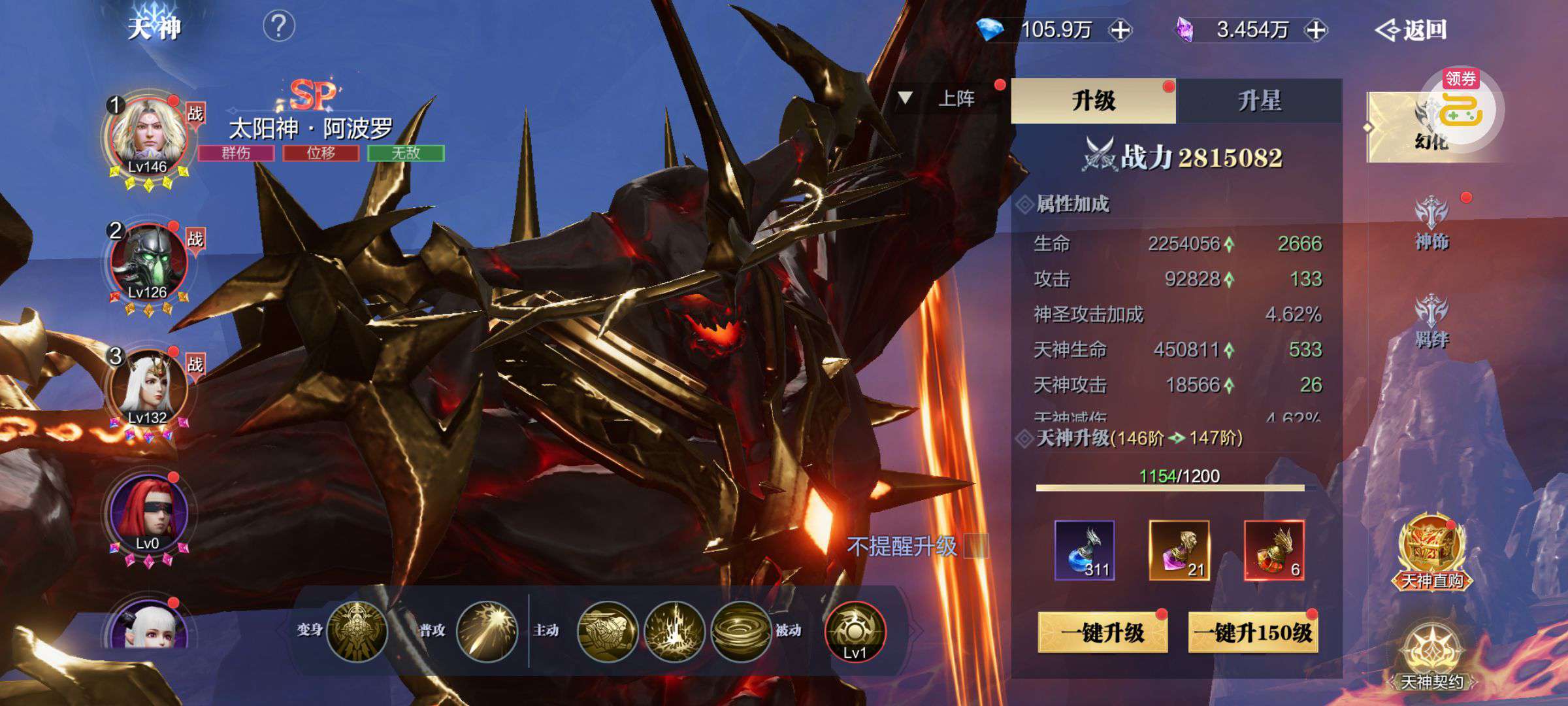Upgrade straight to level 150 with 一键升150级
1568x706 pixels.
click(1252, 632)
